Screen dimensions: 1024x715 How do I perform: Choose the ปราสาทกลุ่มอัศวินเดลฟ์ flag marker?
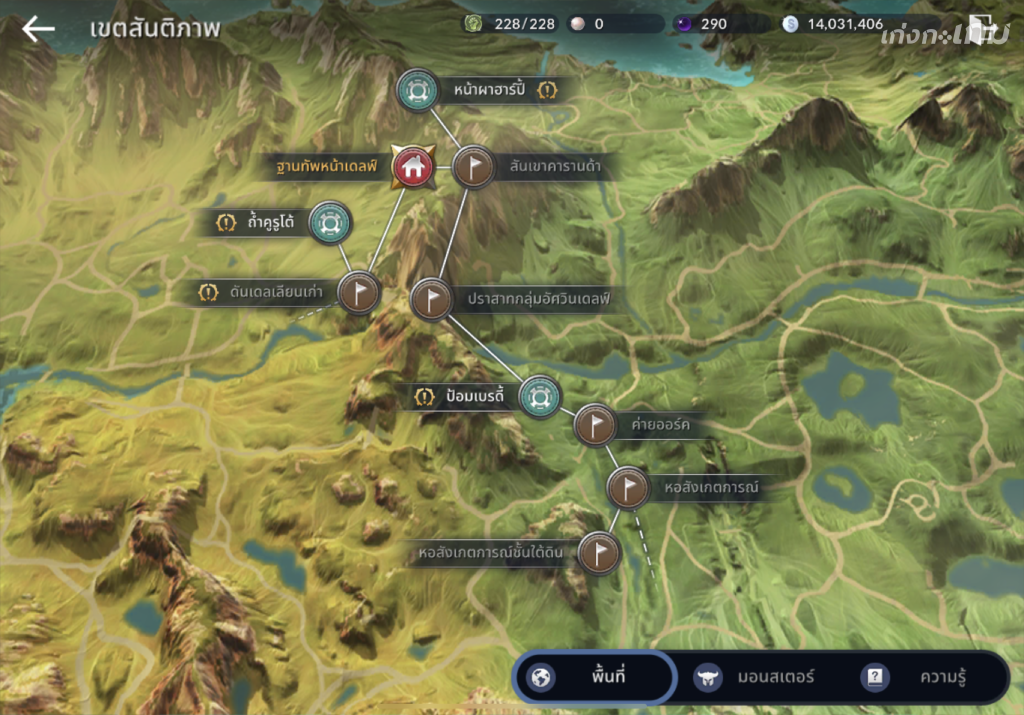pos(431,298)
